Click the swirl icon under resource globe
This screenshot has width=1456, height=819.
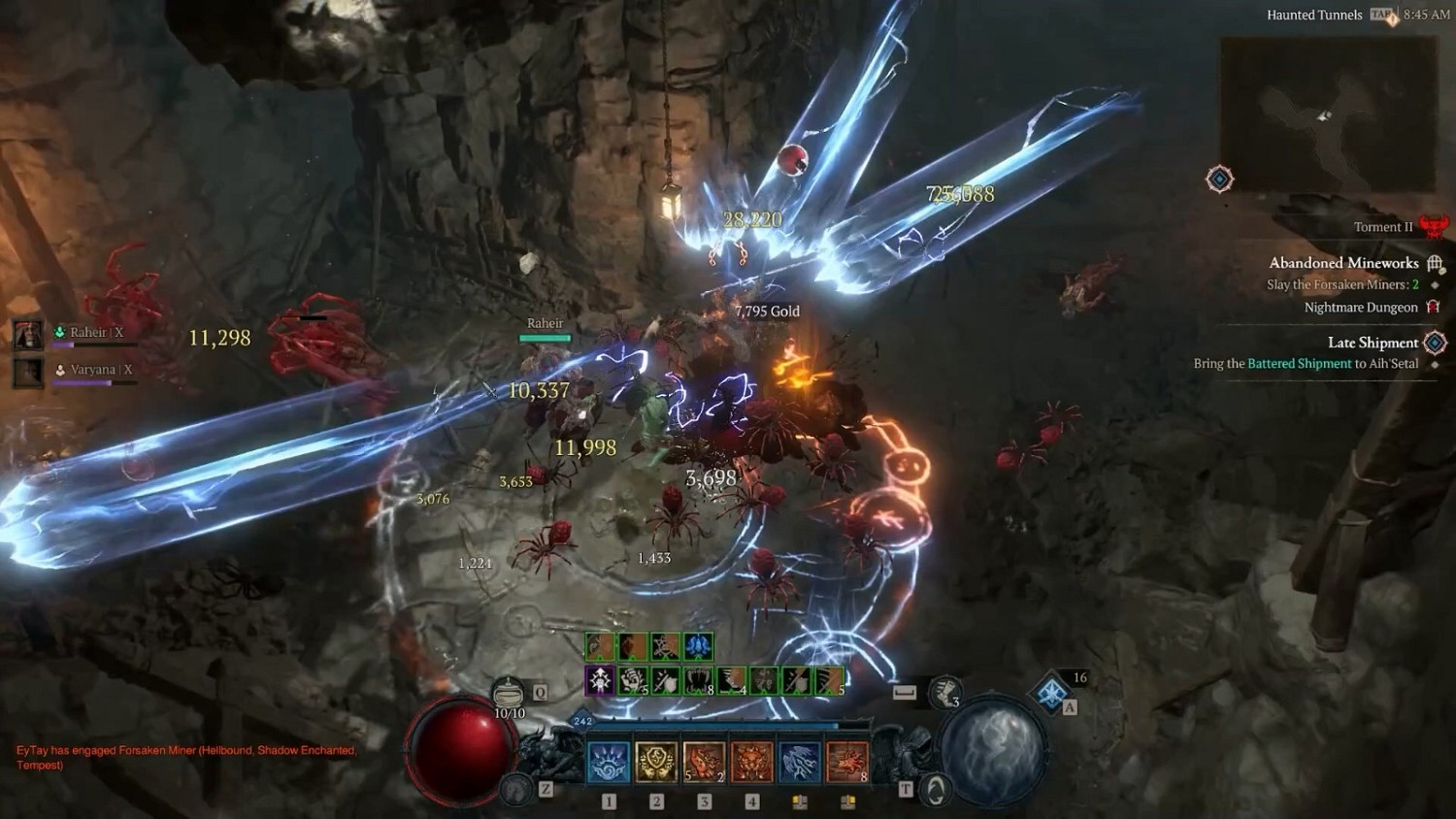(936, 790)
